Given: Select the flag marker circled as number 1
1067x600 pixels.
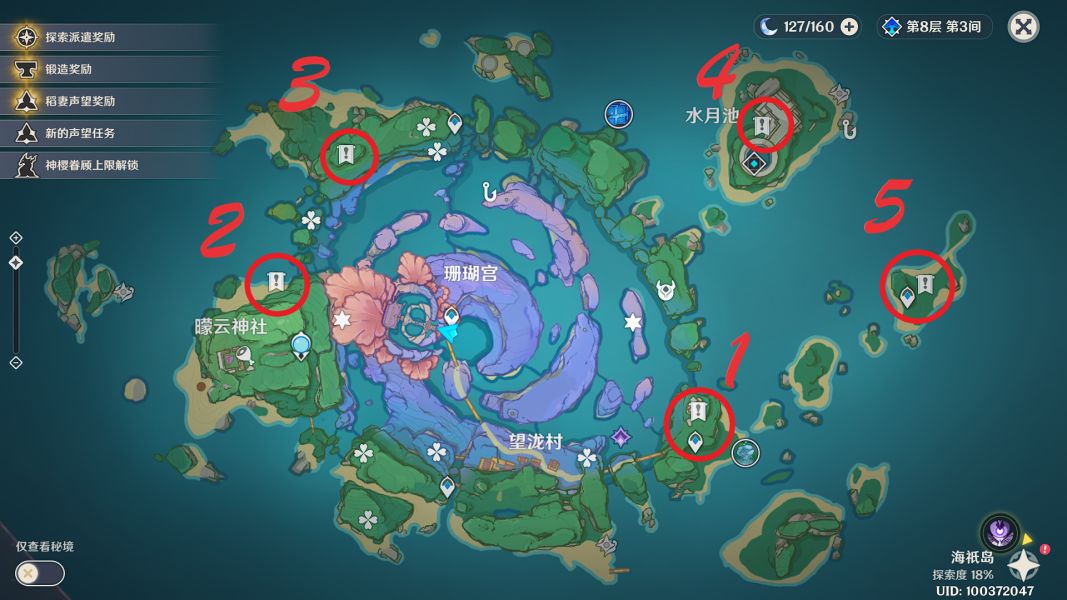Looking at the screenshot, I should (x=697, y=410).
